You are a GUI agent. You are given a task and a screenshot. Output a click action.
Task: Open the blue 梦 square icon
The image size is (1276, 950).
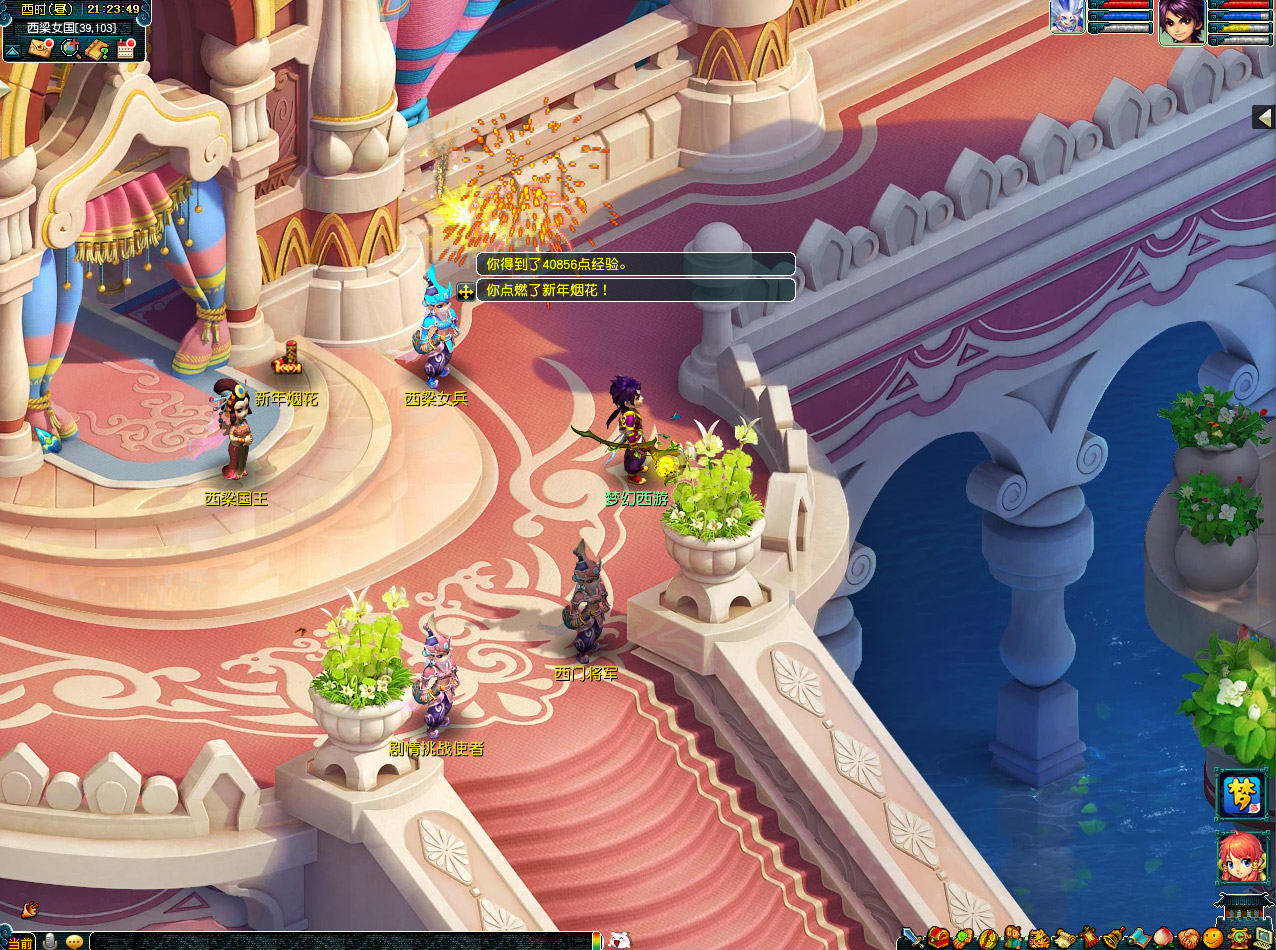coord(1240,794)
